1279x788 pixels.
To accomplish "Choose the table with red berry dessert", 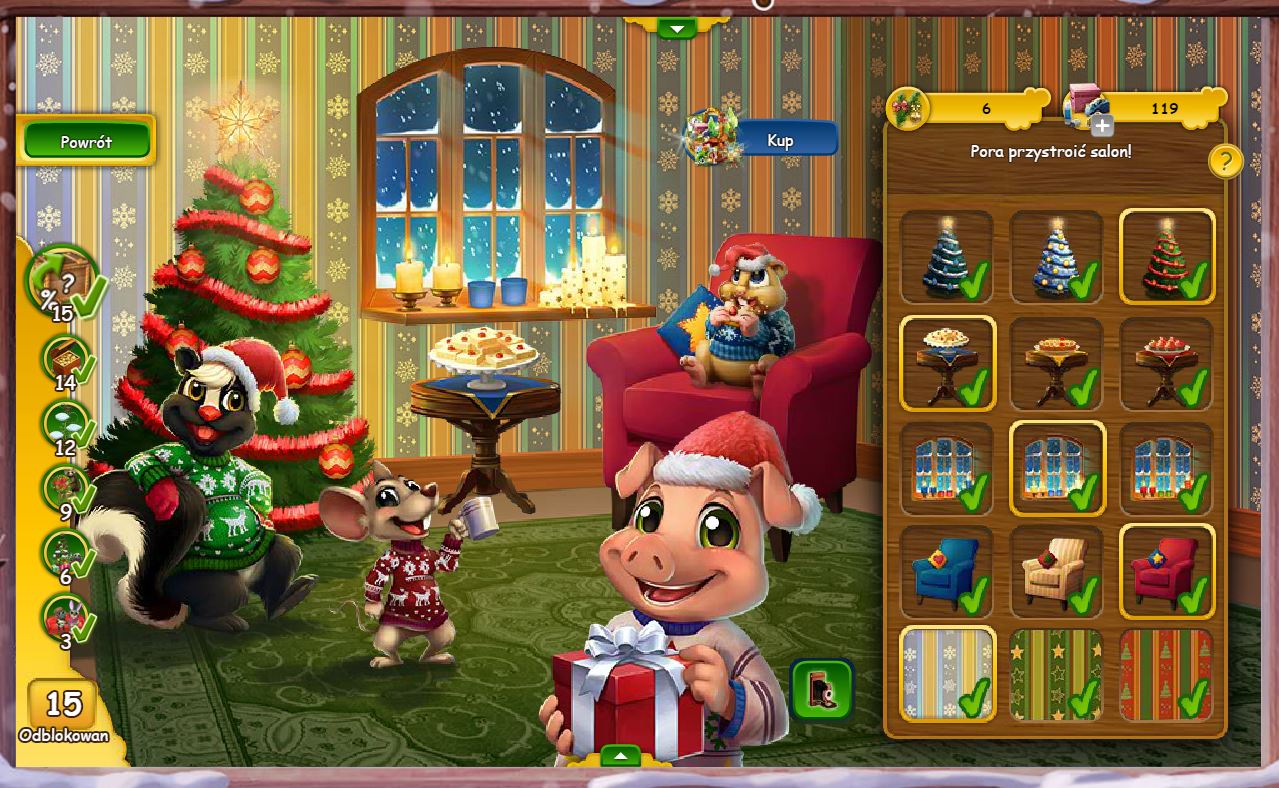I will (x=1166, y=363).
